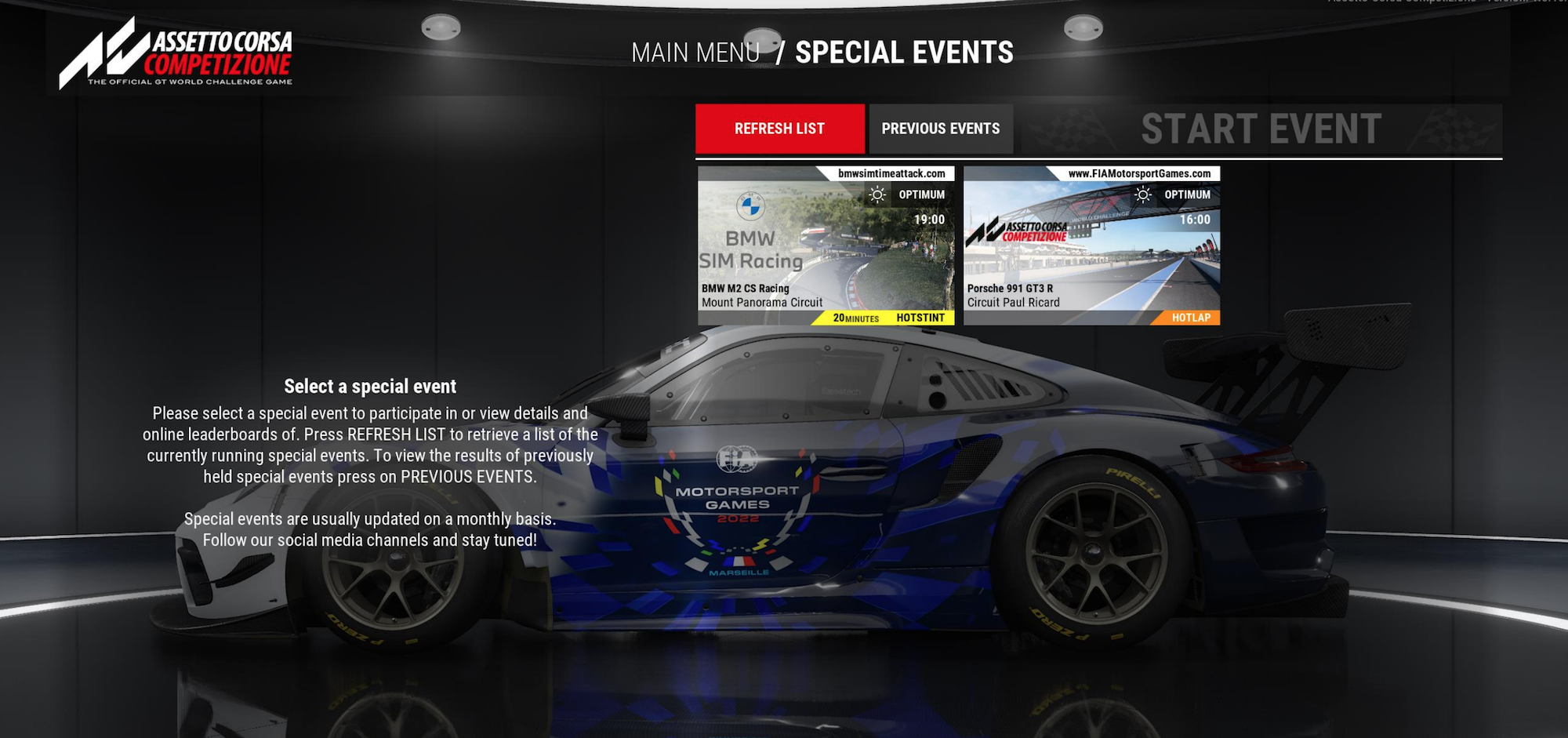The width and height of the screenshot is (1568, 738).
Task: Click the Refresh List button
Action: click(x=779, y=129)
